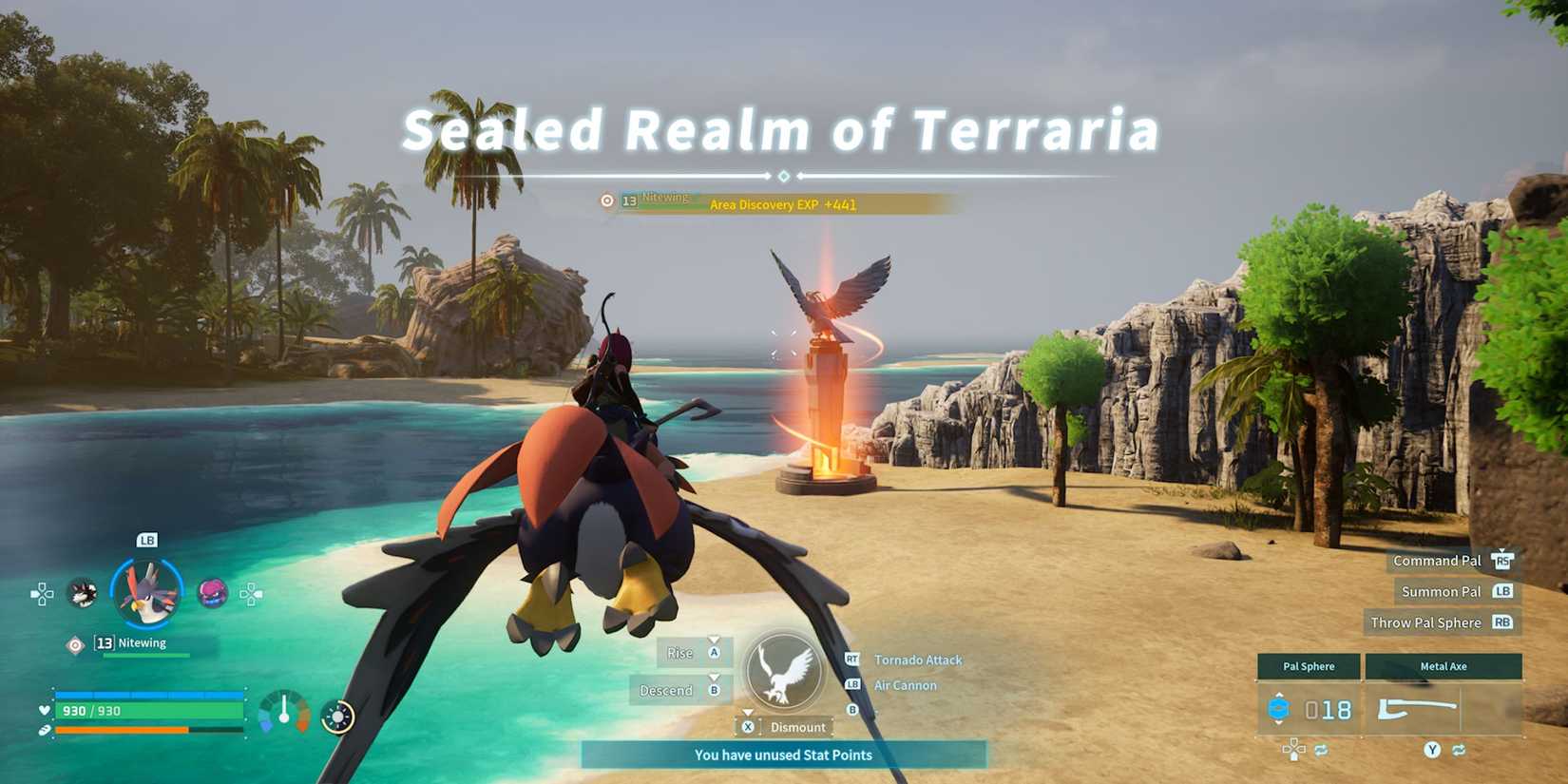The image size is (1568, 784).
Task: Click the Dismount X button prompt
Action: (x=748, y=727)
